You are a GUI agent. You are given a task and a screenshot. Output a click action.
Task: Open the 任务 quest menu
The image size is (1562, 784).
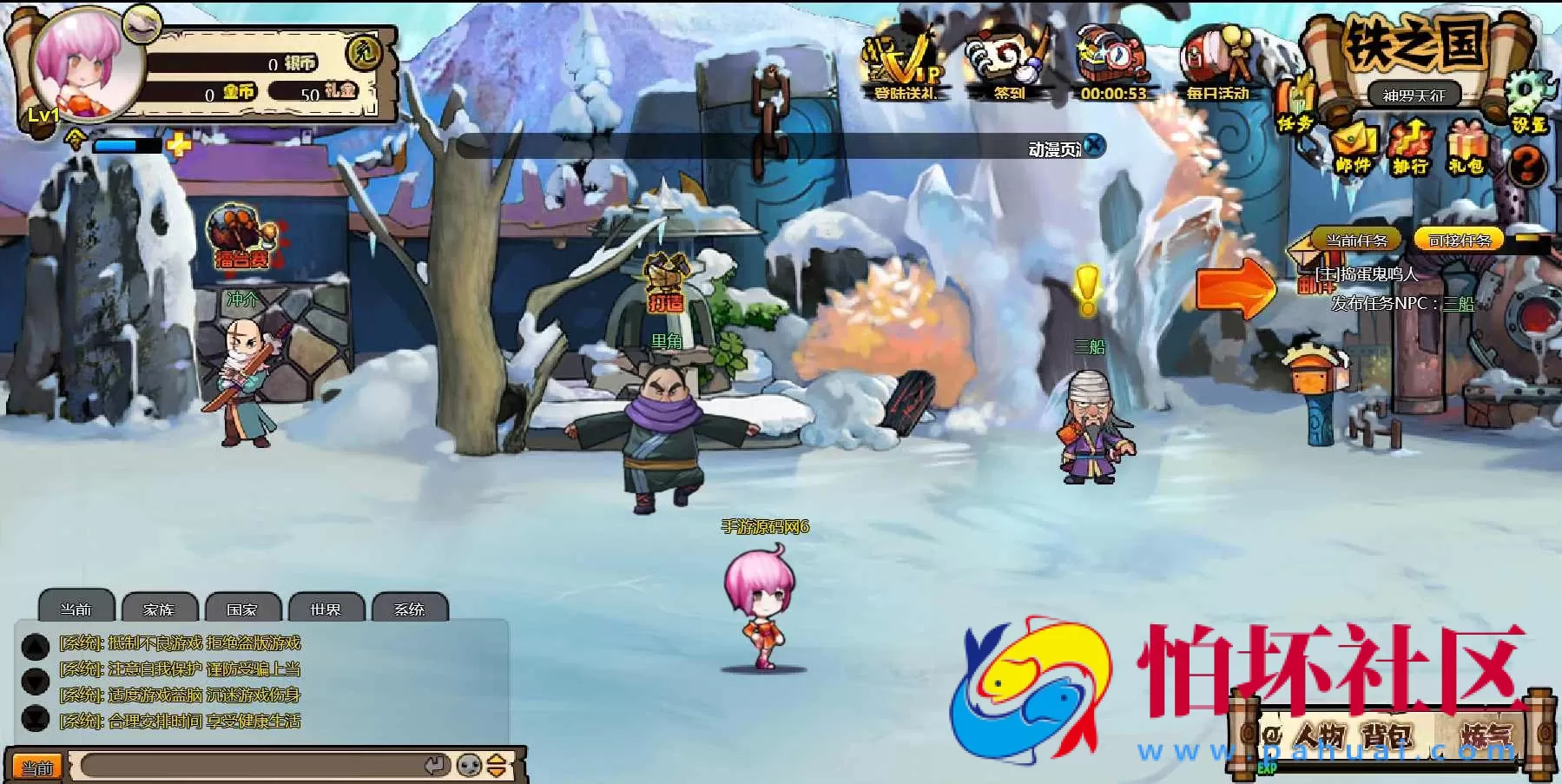click(x=1297, y=109)
